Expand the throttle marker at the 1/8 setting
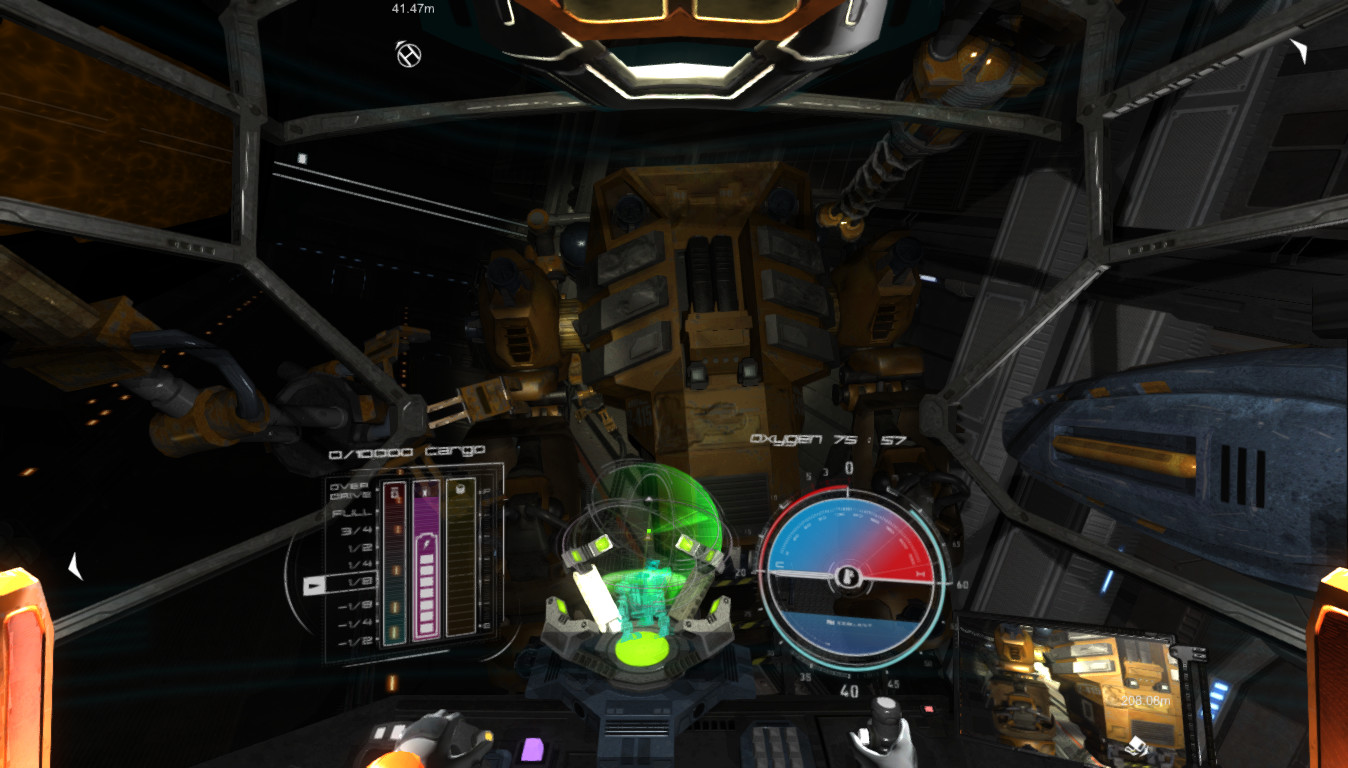Image resolution: width=1348 pixels, height=768 pixels. pyautogui.click(x=314, y=585)
